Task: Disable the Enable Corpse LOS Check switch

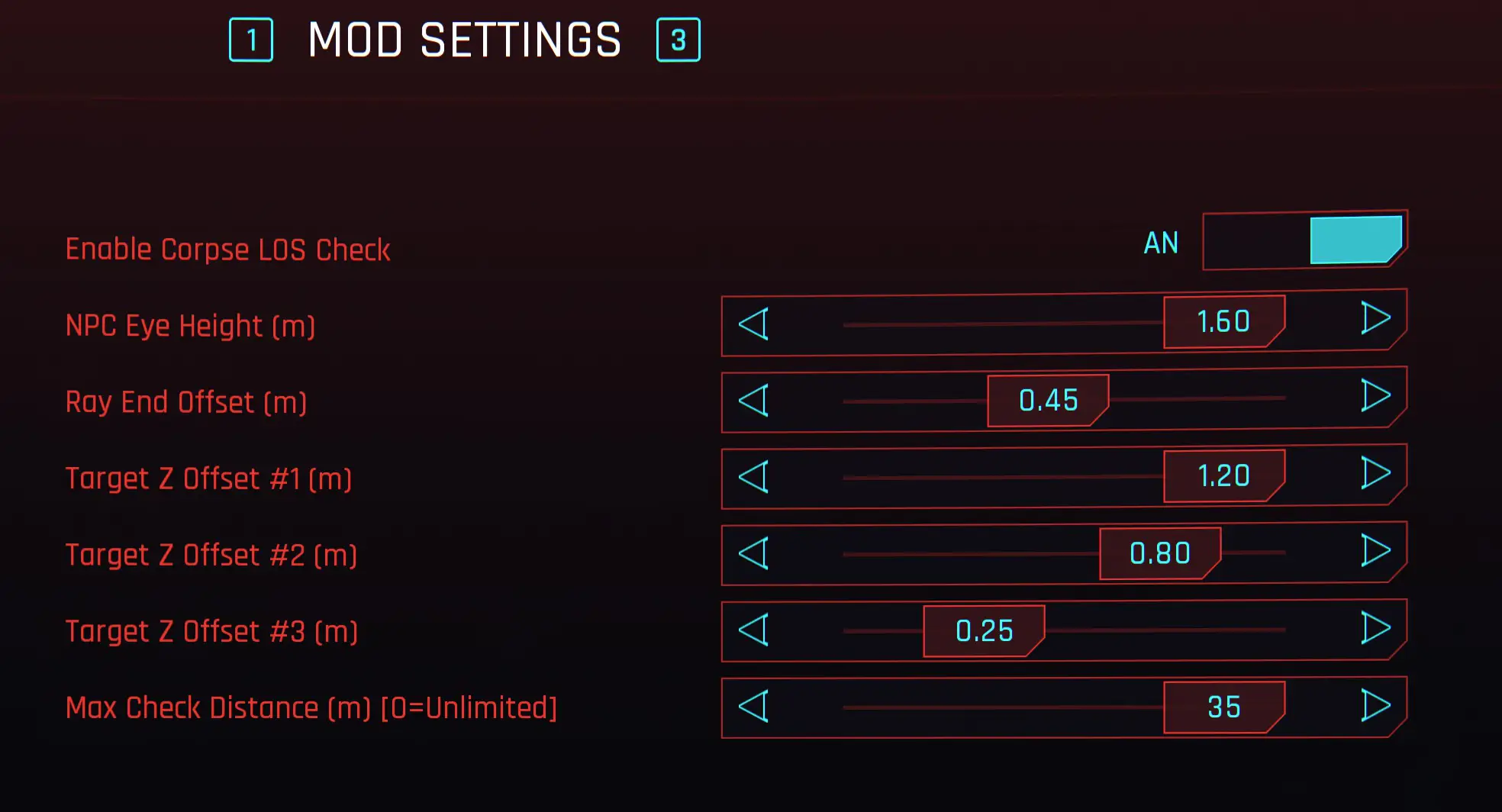Action: tap(1304, 241)
